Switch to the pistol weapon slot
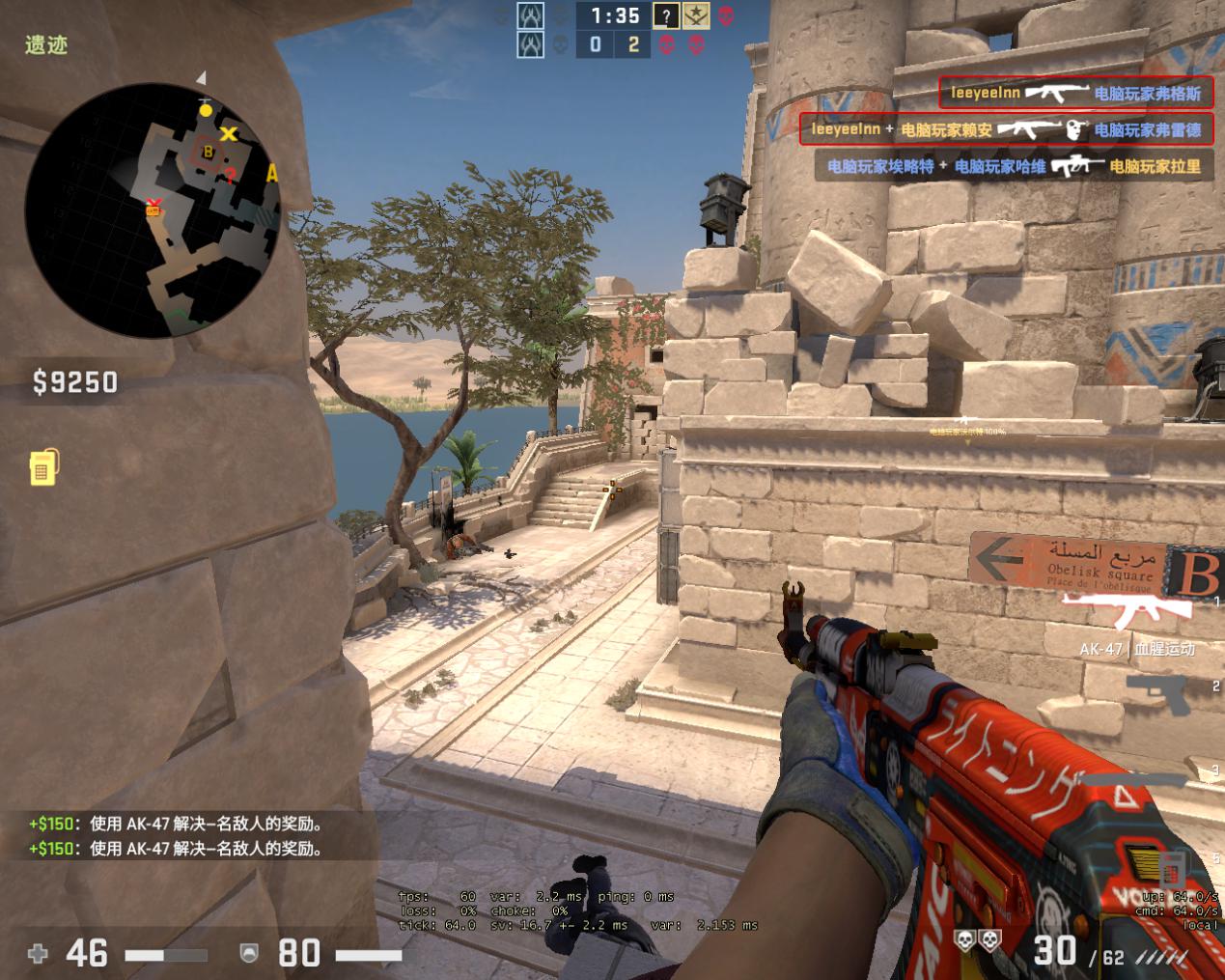 click(1159, 692)
